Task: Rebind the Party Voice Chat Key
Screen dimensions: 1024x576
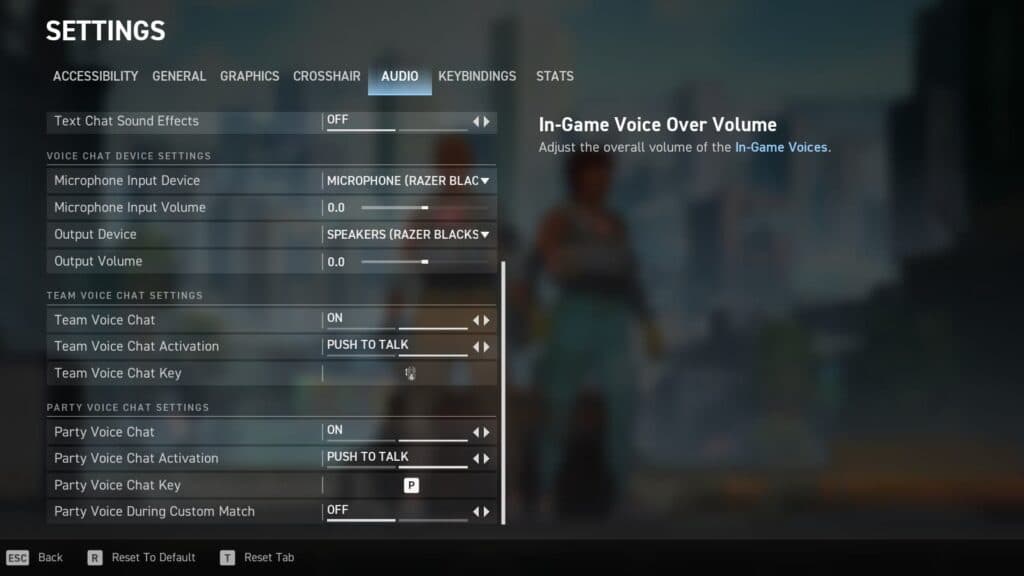Action: tap(410, 485)
